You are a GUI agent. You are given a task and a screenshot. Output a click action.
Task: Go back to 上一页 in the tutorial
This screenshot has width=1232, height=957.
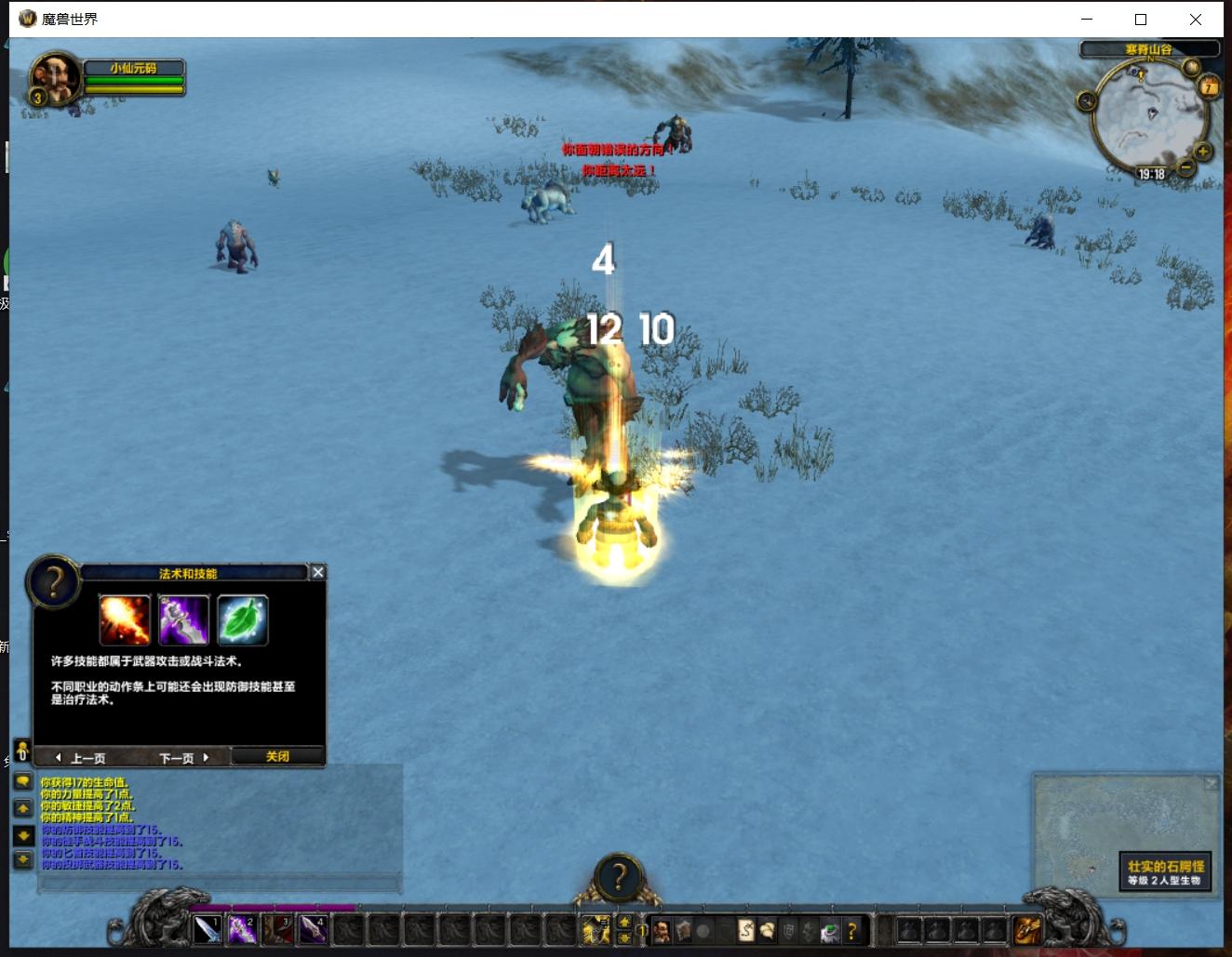click(x=81, y=757)
